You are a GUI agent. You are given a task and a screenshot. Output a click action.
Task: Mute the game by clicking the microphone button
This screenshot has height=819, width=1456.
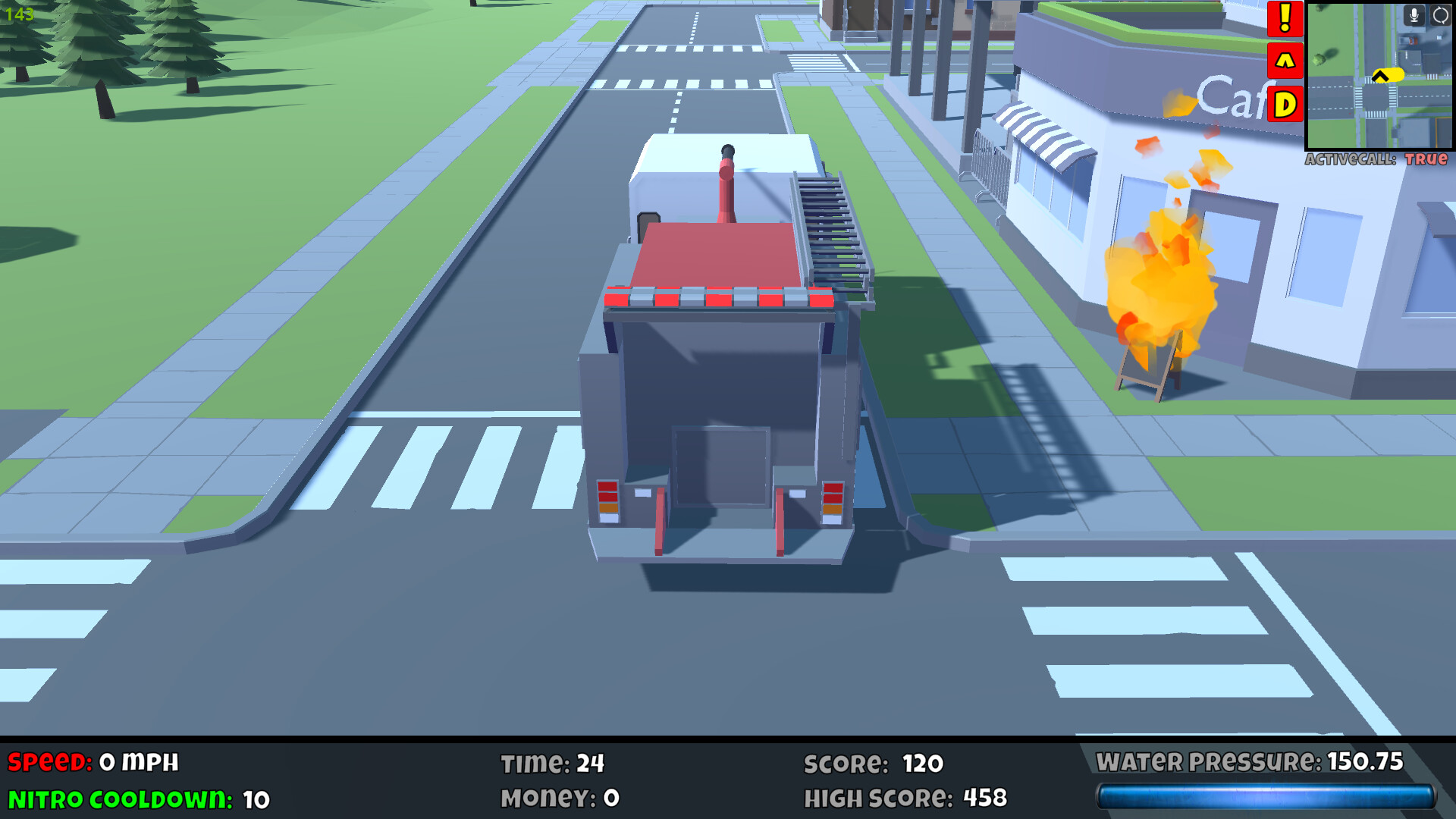coord(1414,15)
